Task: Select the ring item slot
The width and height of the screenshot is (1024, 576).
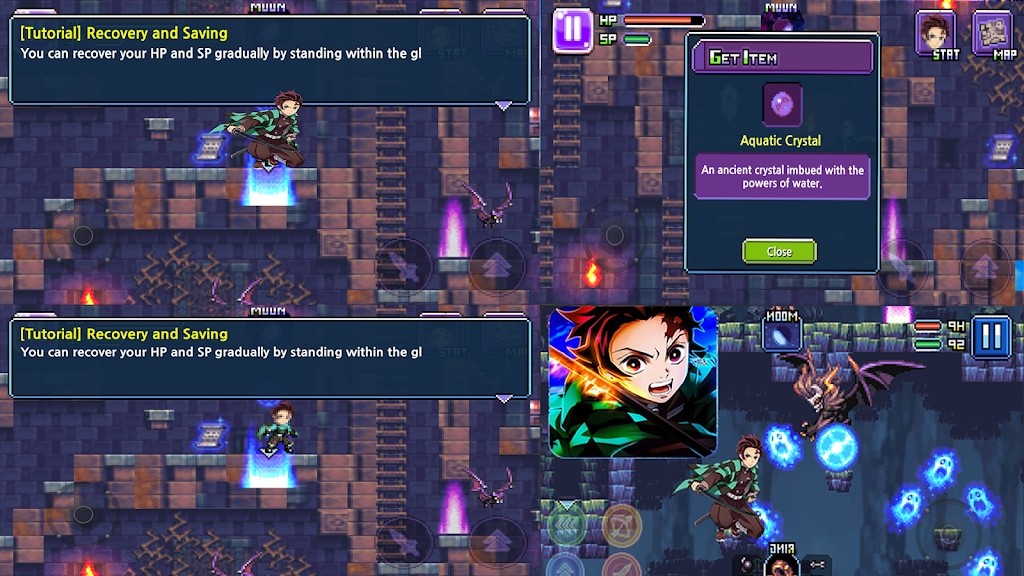Action: [x=780, y=565]
